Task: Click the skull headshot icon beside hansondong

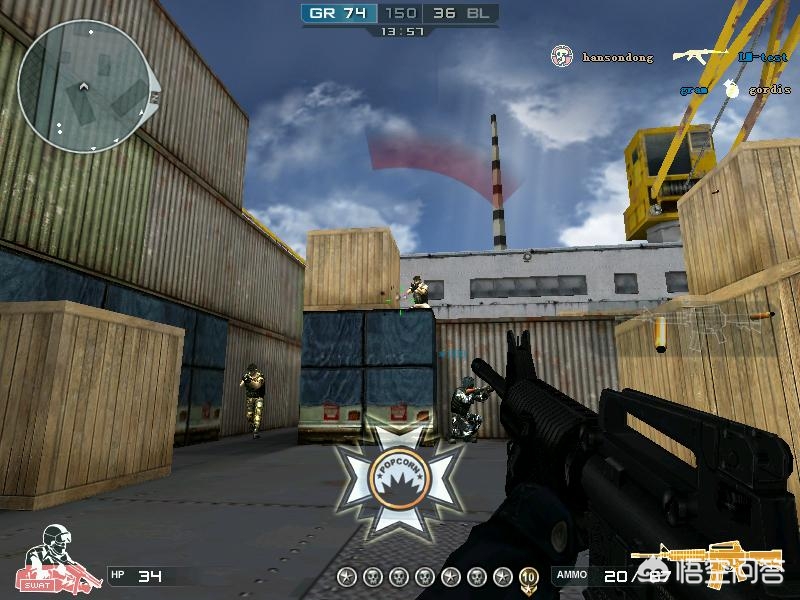Action: [x=562, y=57]
